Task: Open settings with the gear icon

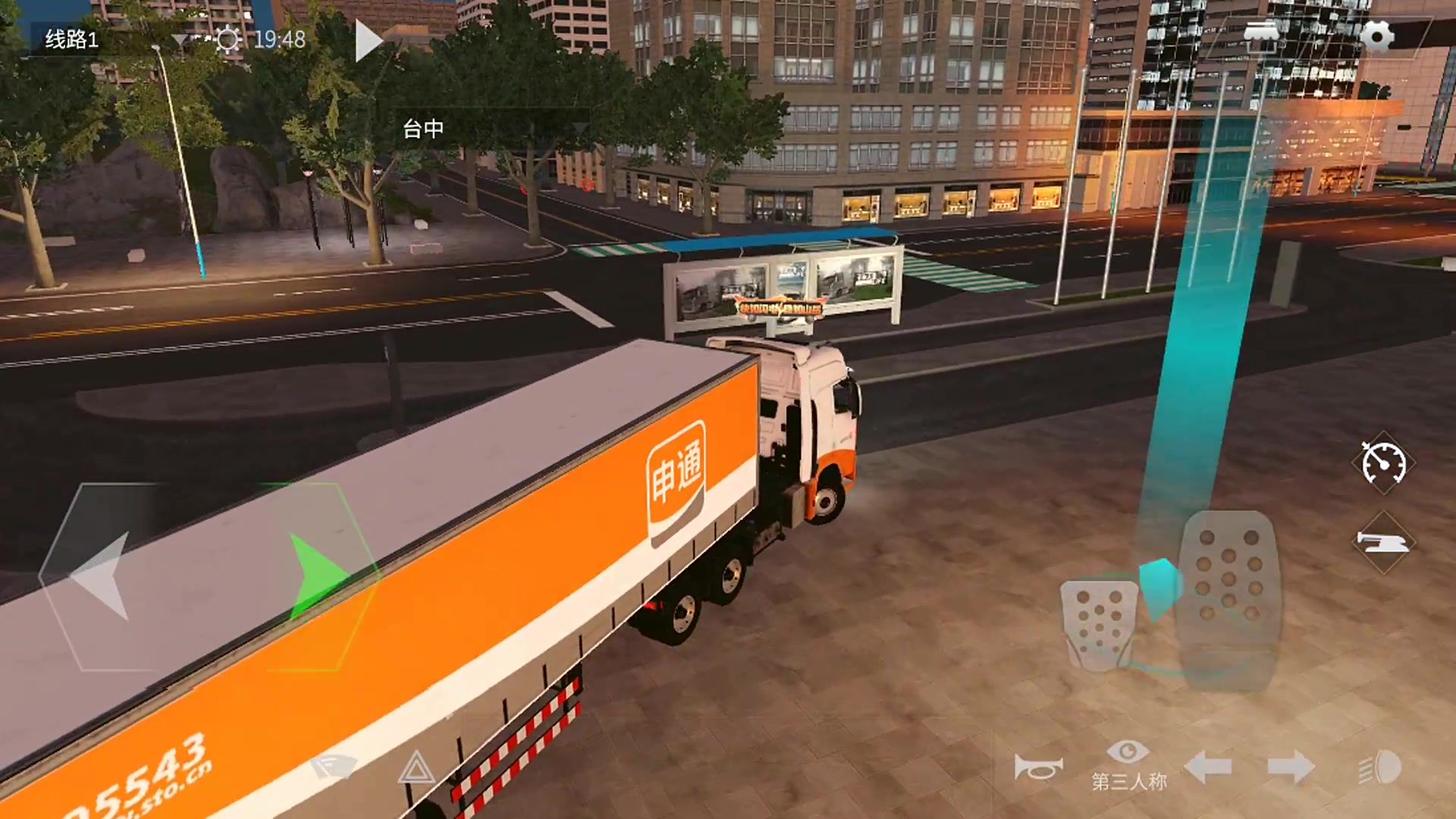Action: click(x=1376, y=36)
